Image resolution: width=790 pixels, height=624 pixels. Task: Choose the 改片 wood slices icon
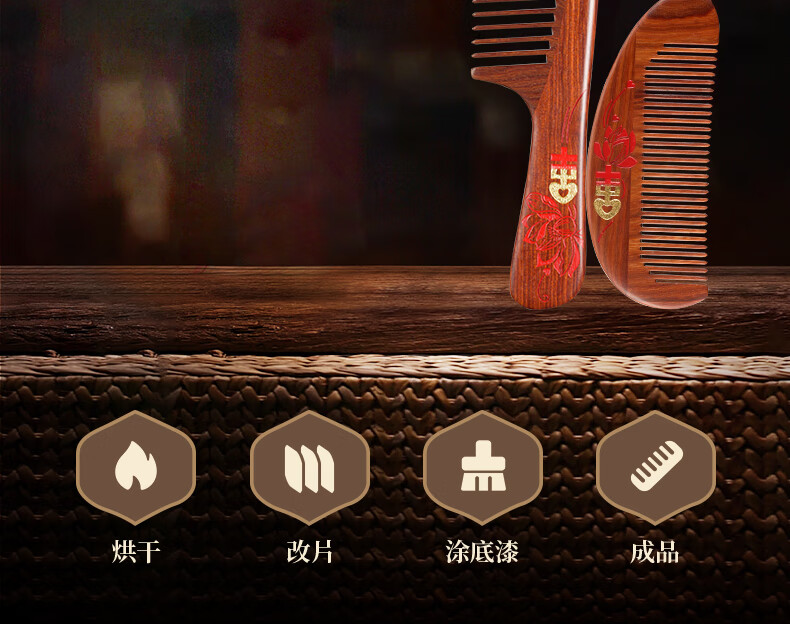click(x=309, y=467)
